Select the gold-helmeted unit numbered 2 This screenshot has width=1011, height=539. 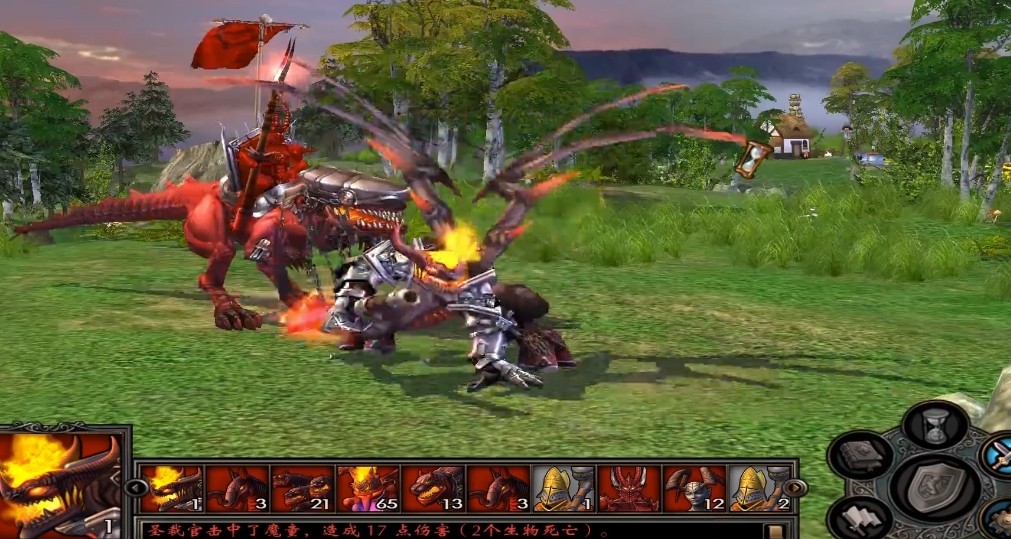pos(759,489)
